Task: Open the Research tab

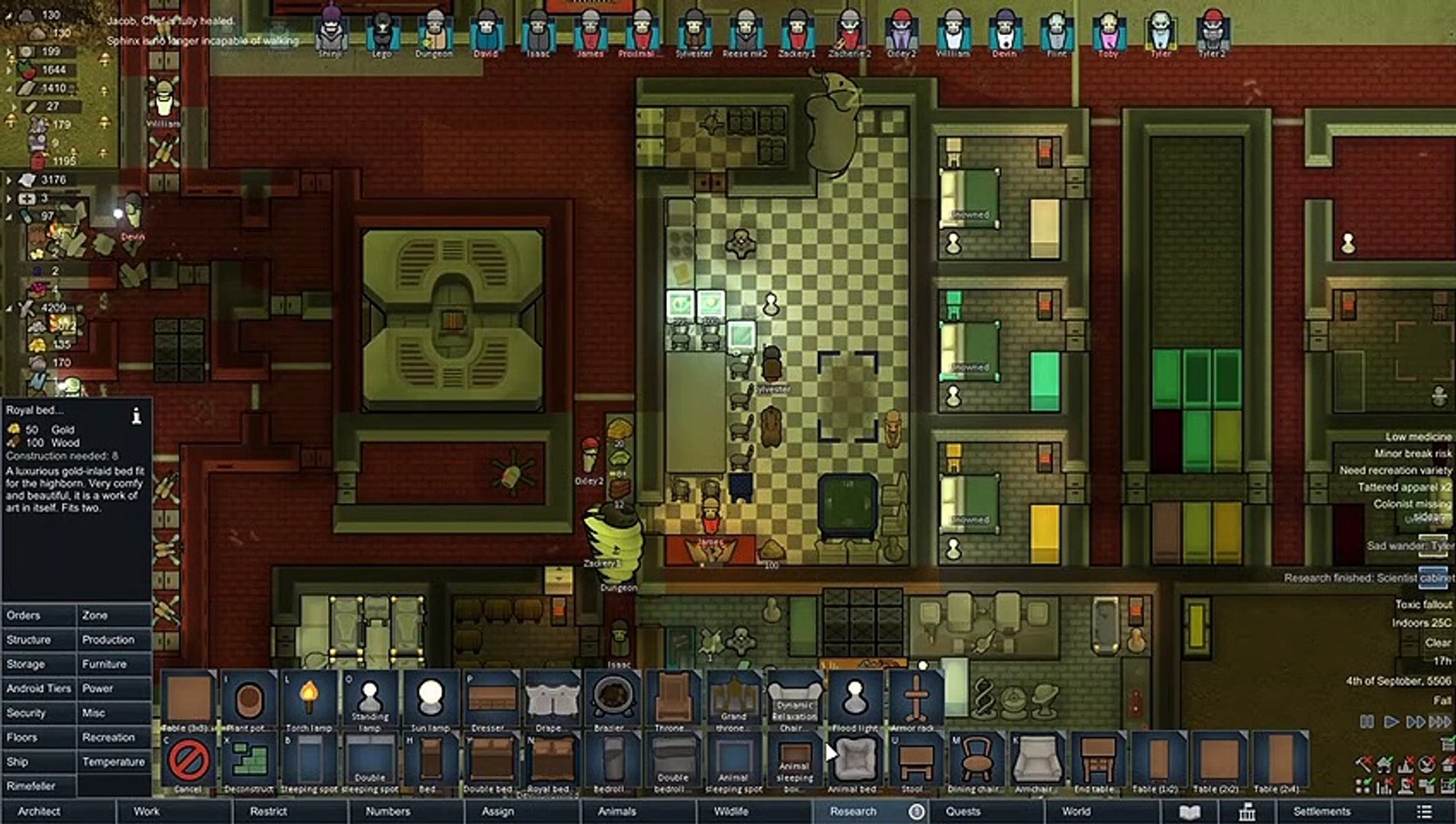Action: (x=853, y=811)
